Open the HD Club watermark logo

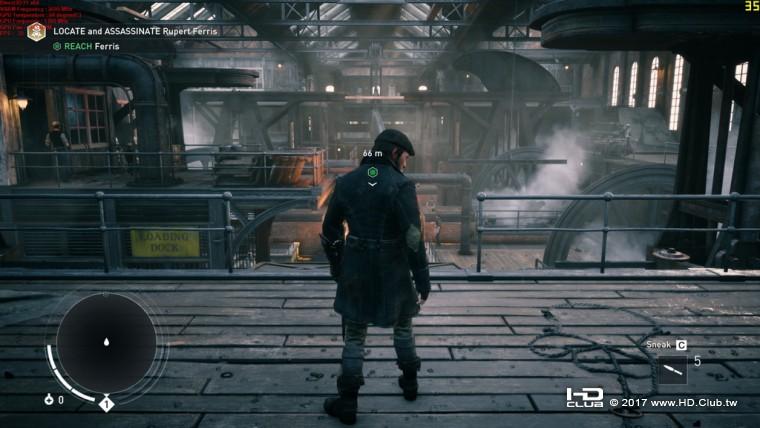click(x=585, y=398)
